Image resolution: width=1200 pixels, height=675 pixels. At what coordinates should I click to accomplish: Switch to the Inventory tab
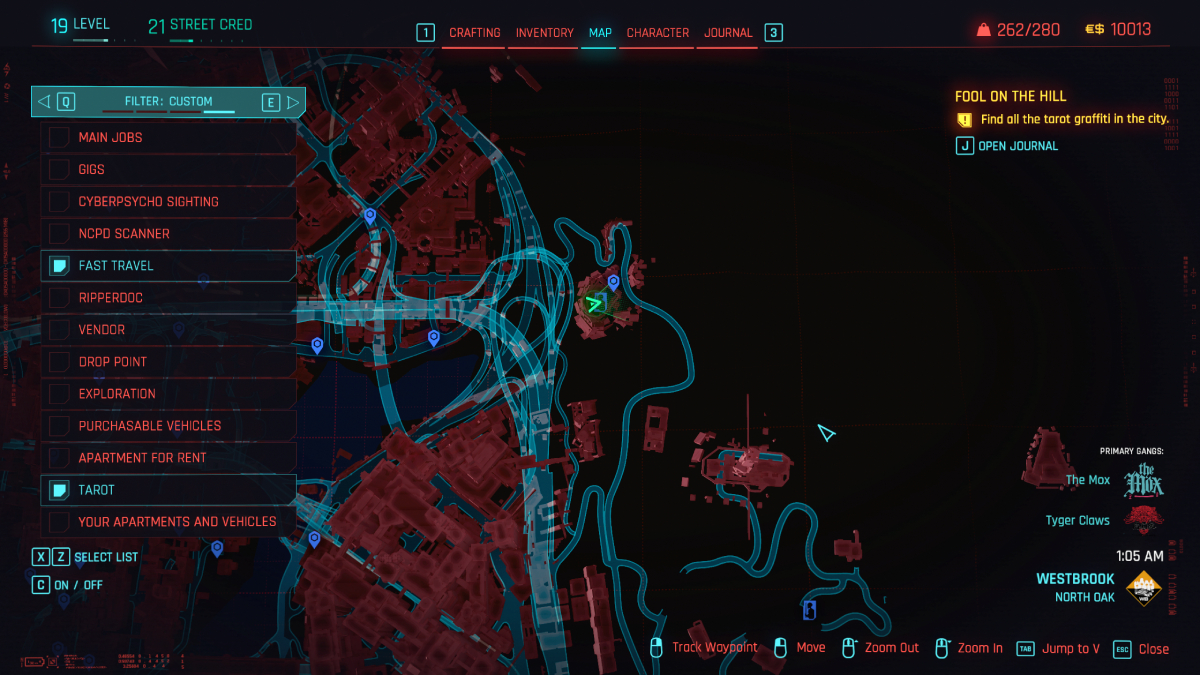pyautogui.click(x=544, y=33)
